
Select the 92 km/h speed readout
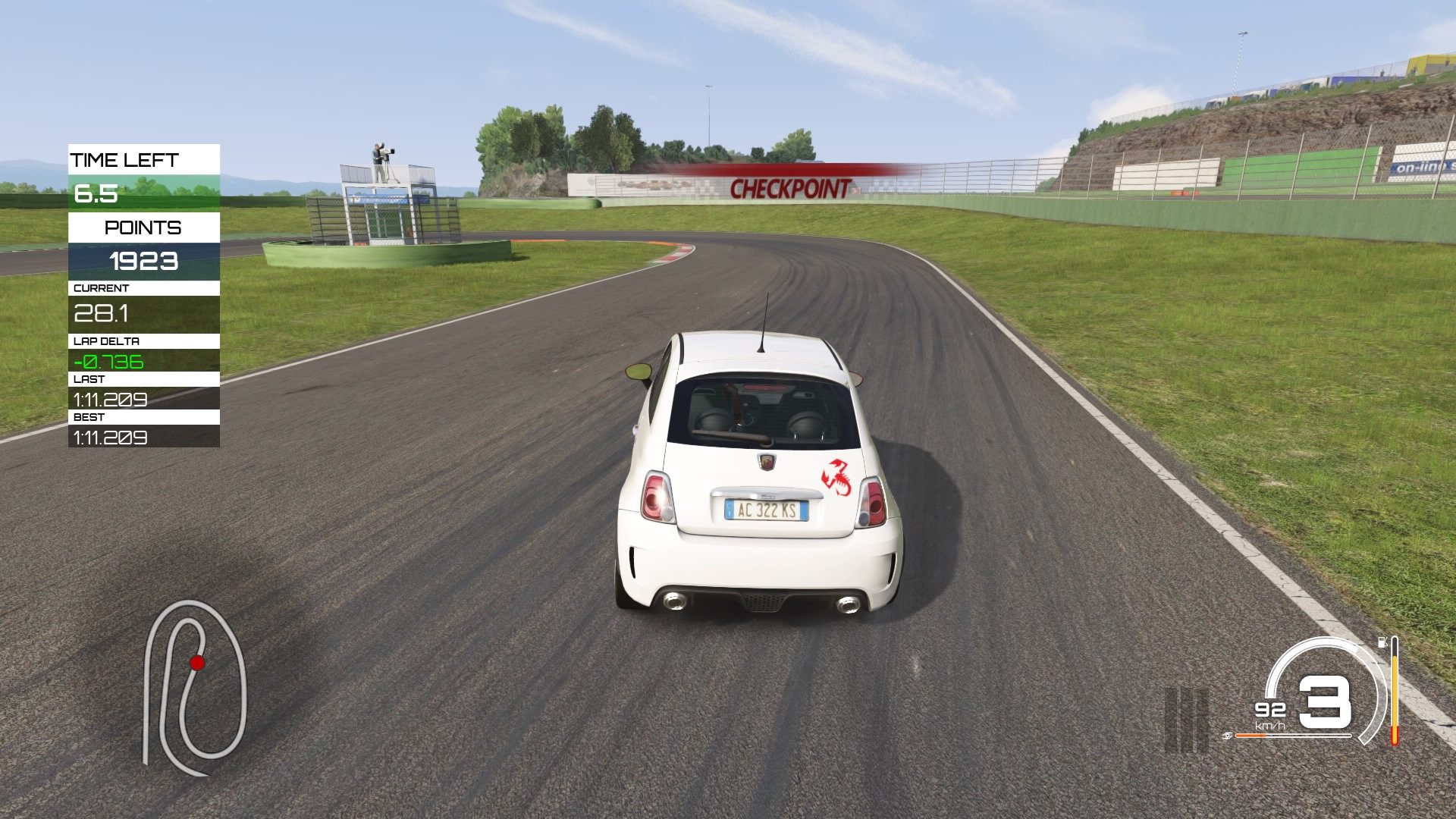(1269, 709)
